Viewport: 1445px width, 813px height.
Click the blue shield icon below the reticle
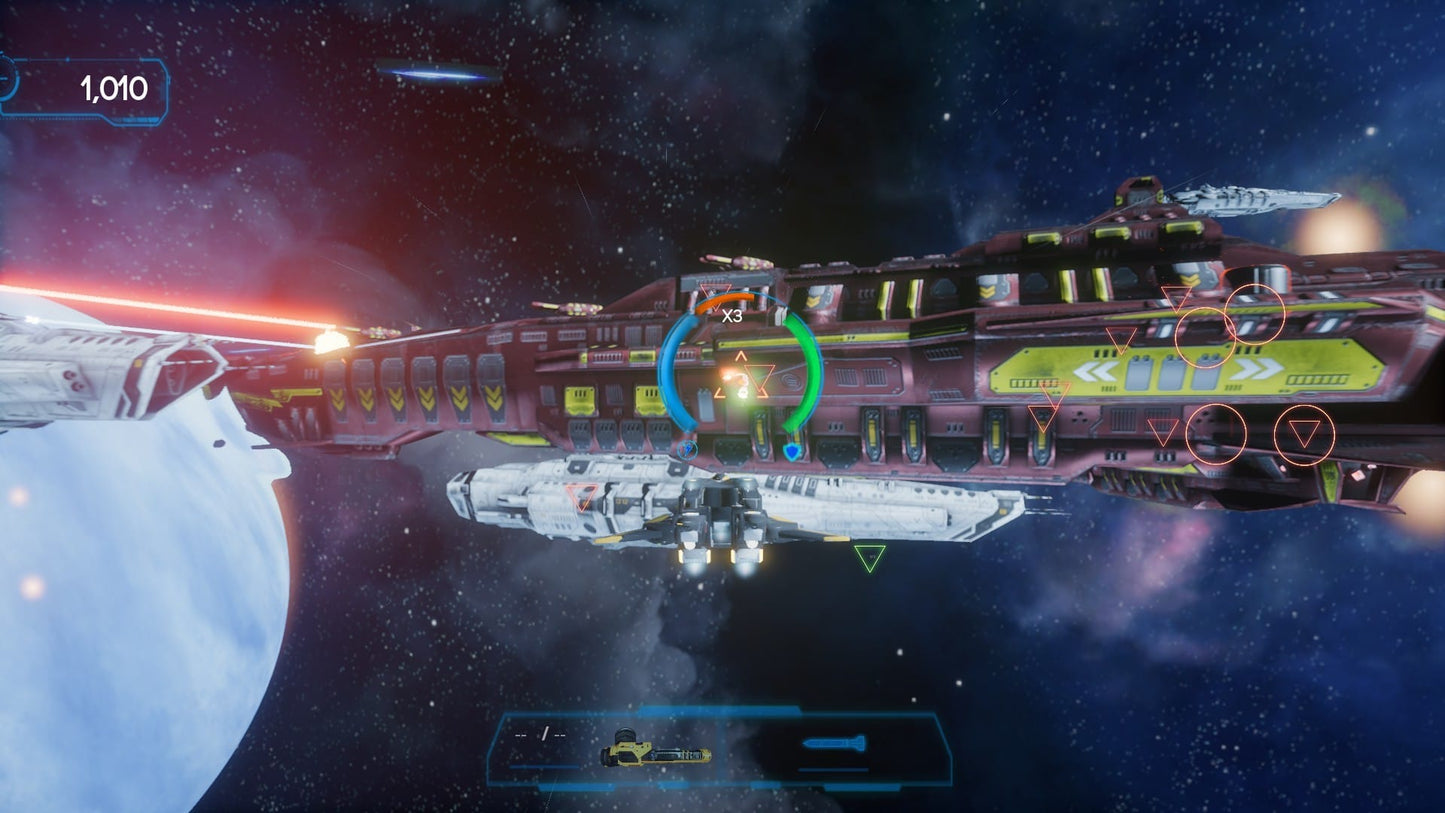point(790,452)
